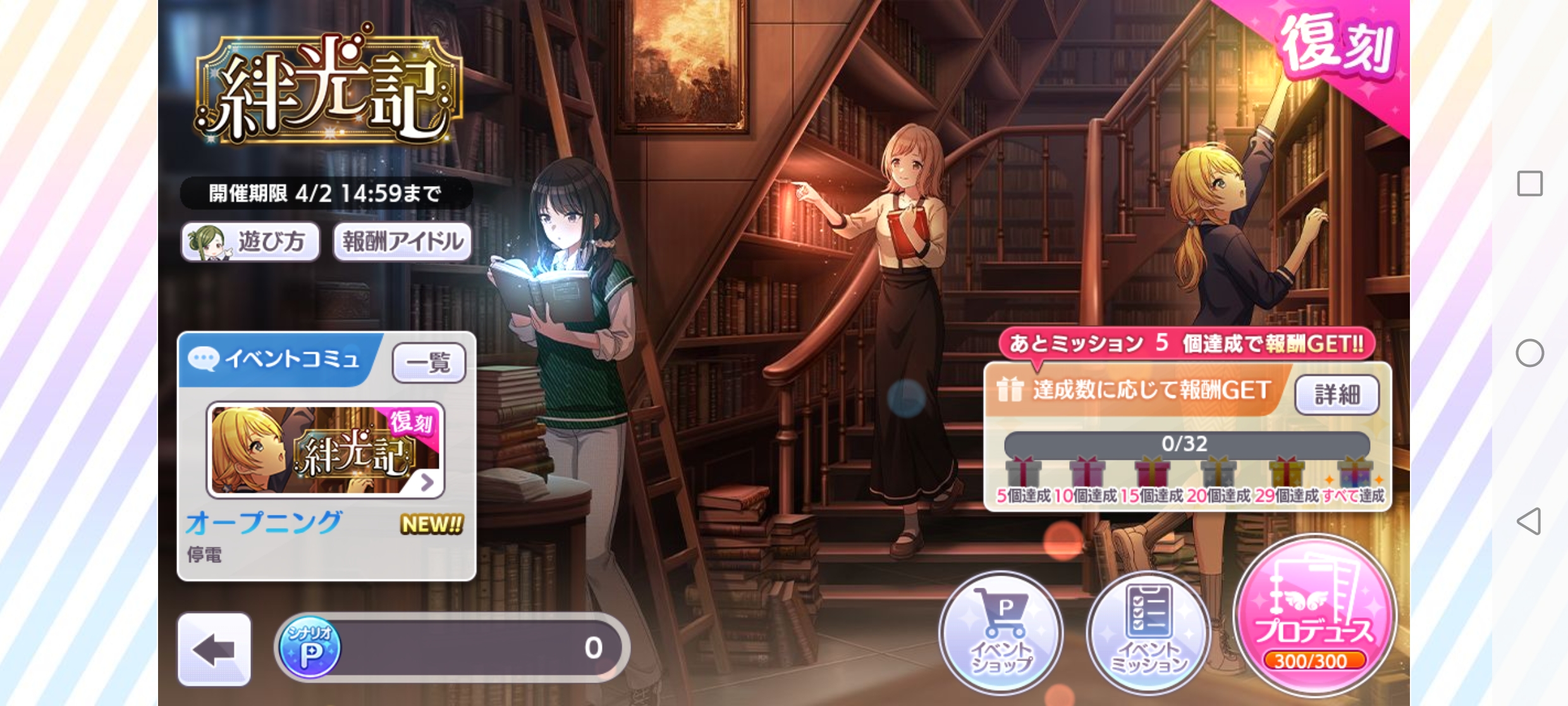Open the event commu 一覧 list
This screenshot has height=706, width=1568.
[429, 363]
